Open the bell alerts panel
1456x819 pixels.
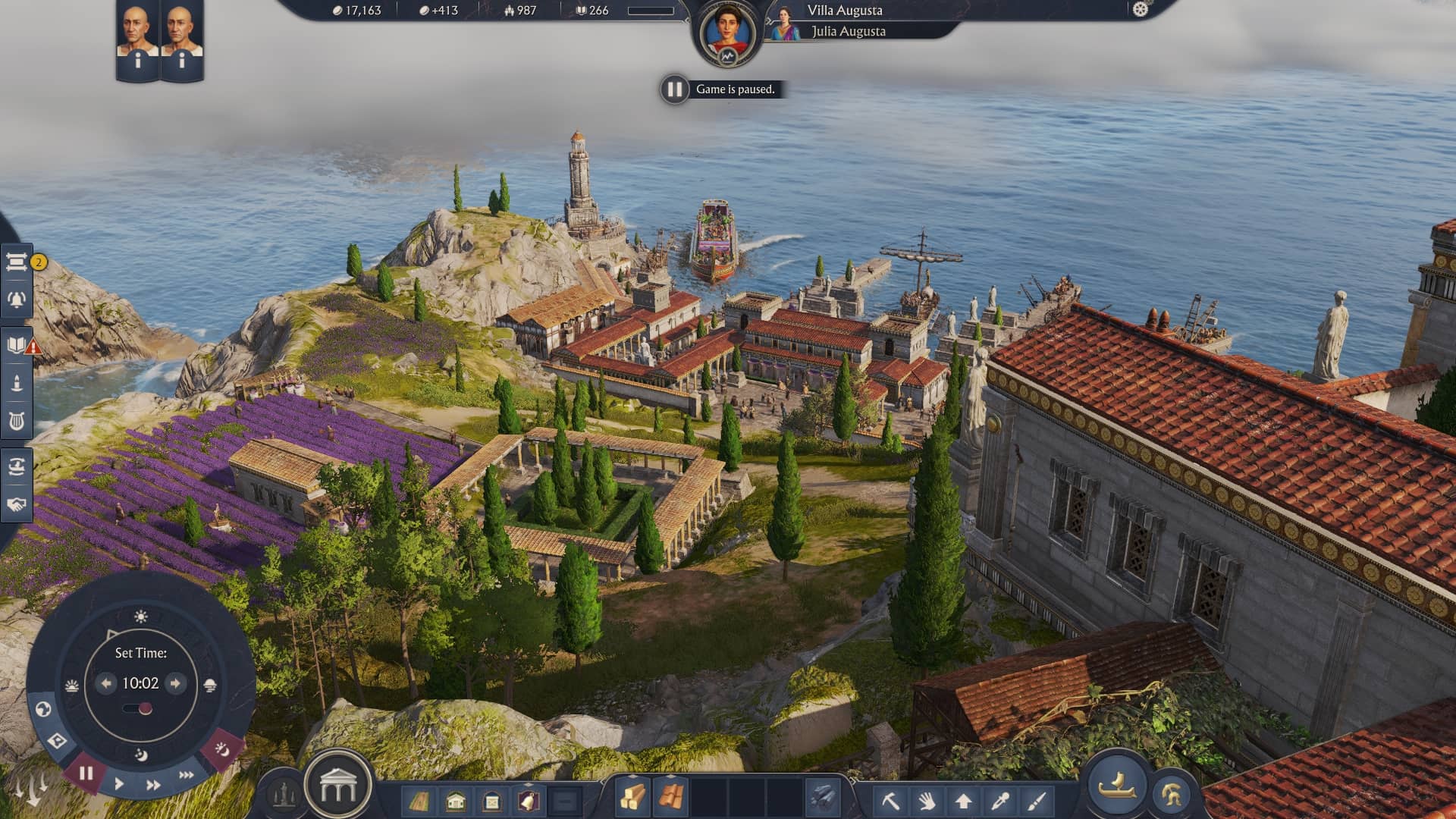[17, 300]
